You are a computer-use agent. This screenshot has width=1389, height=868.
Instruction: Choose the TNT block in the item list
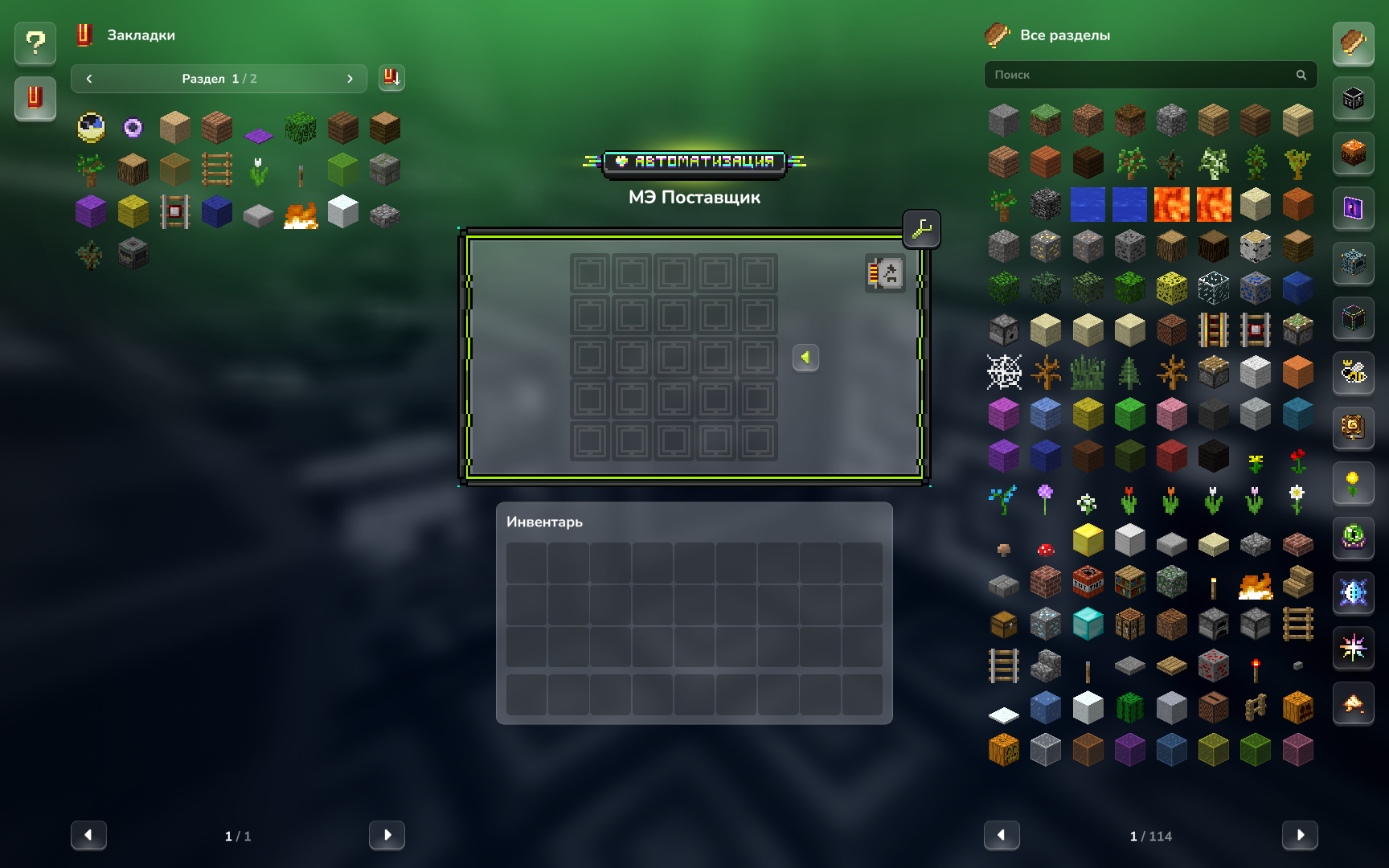[x=1088, y=582]
